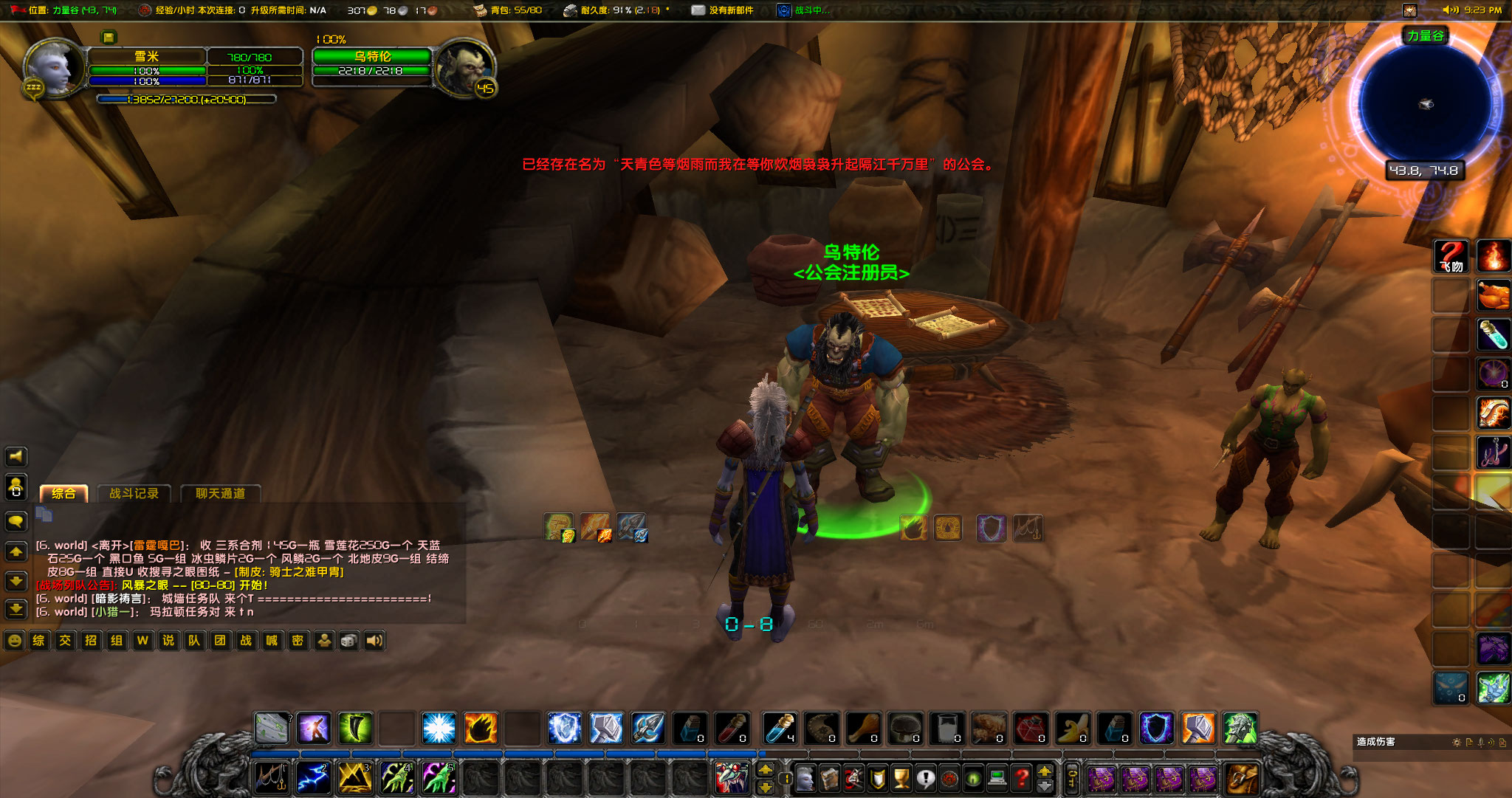
Task: Click the 密 whisper chat button
Action: coord(298,641)
